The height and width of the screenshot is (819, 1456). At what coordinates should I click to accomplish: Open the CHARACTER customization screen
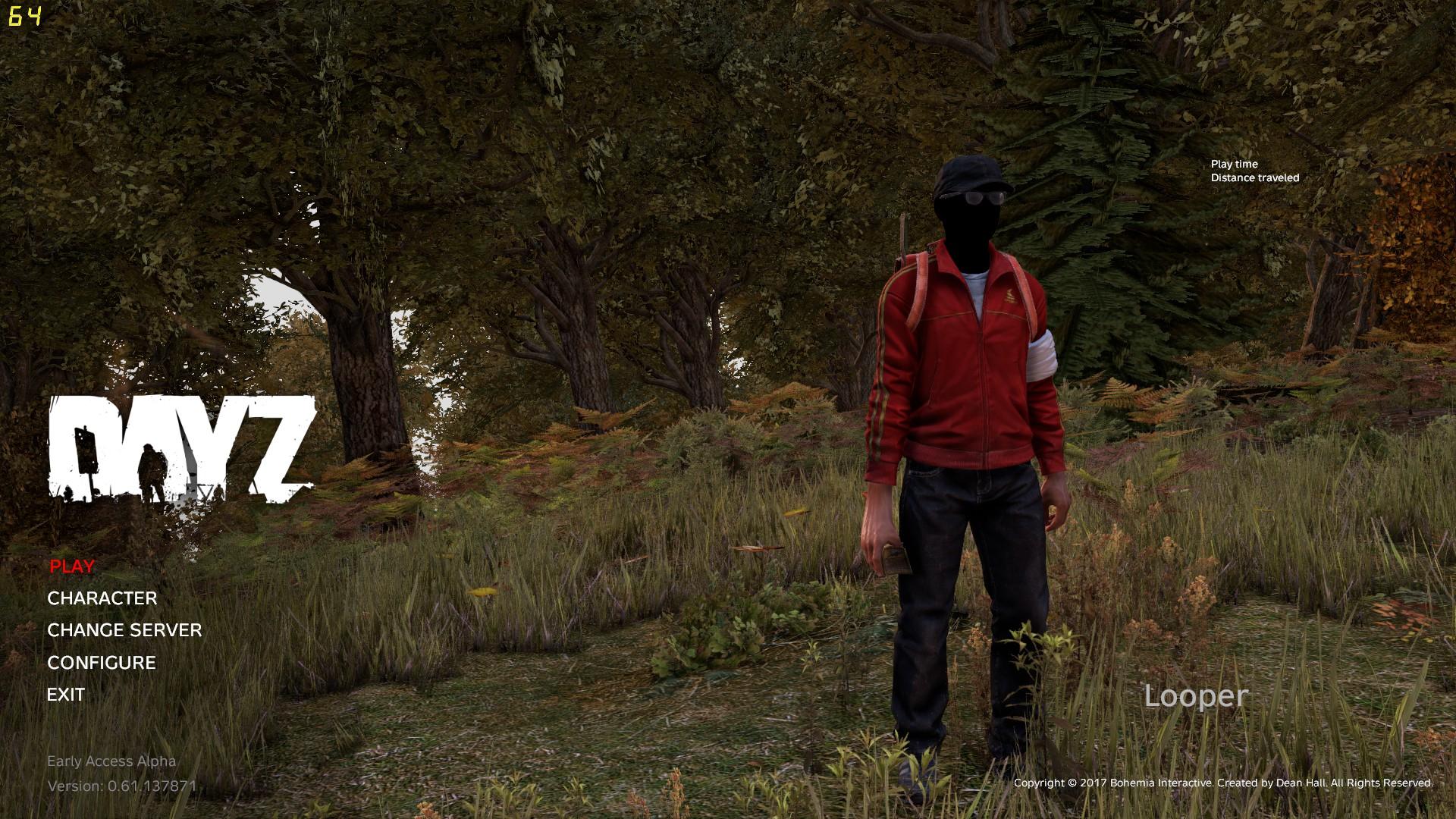click(102, 598)
